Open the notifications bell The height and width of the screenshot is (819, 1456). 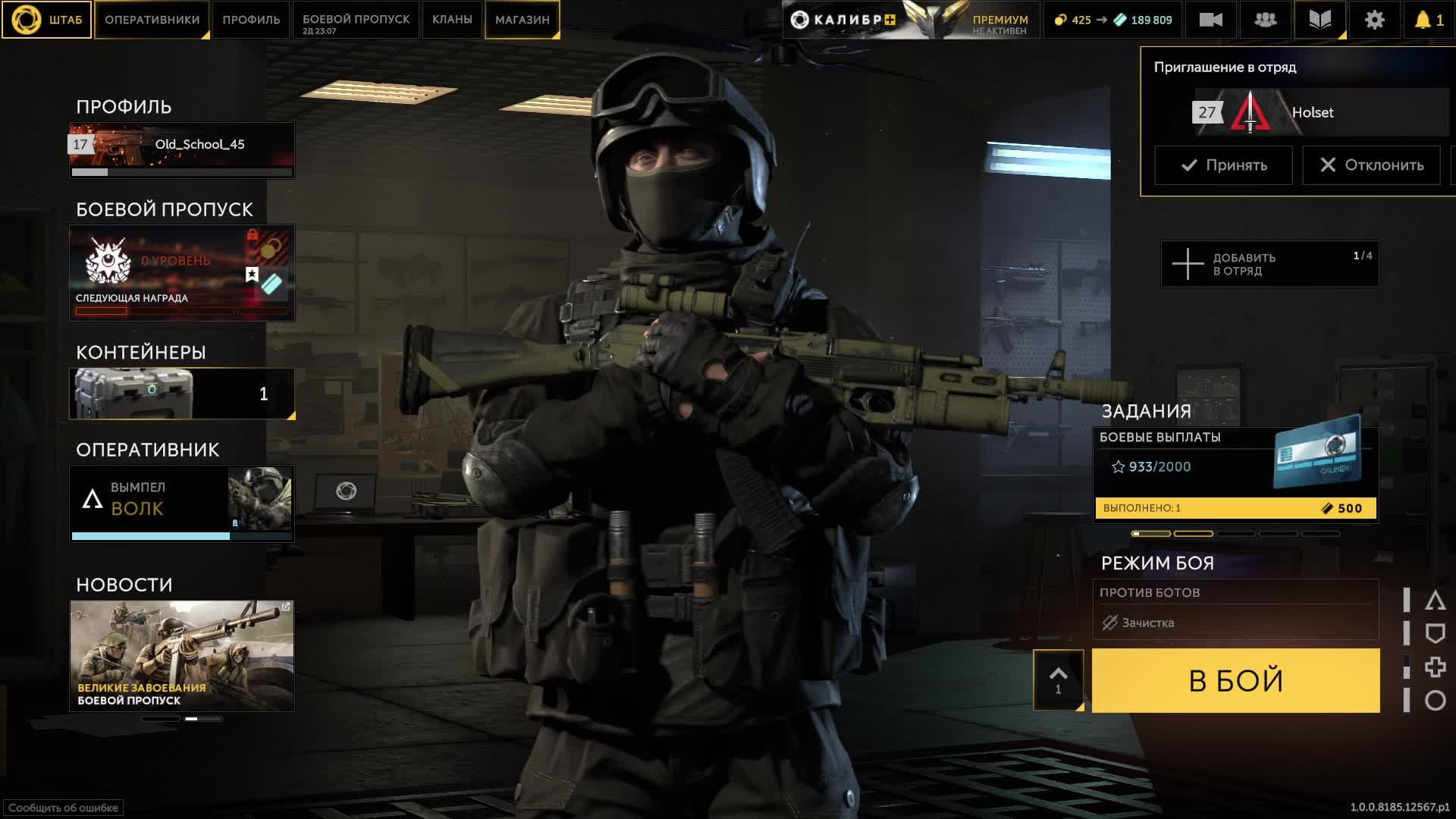pyautogui.click(x=1428, y=20)
